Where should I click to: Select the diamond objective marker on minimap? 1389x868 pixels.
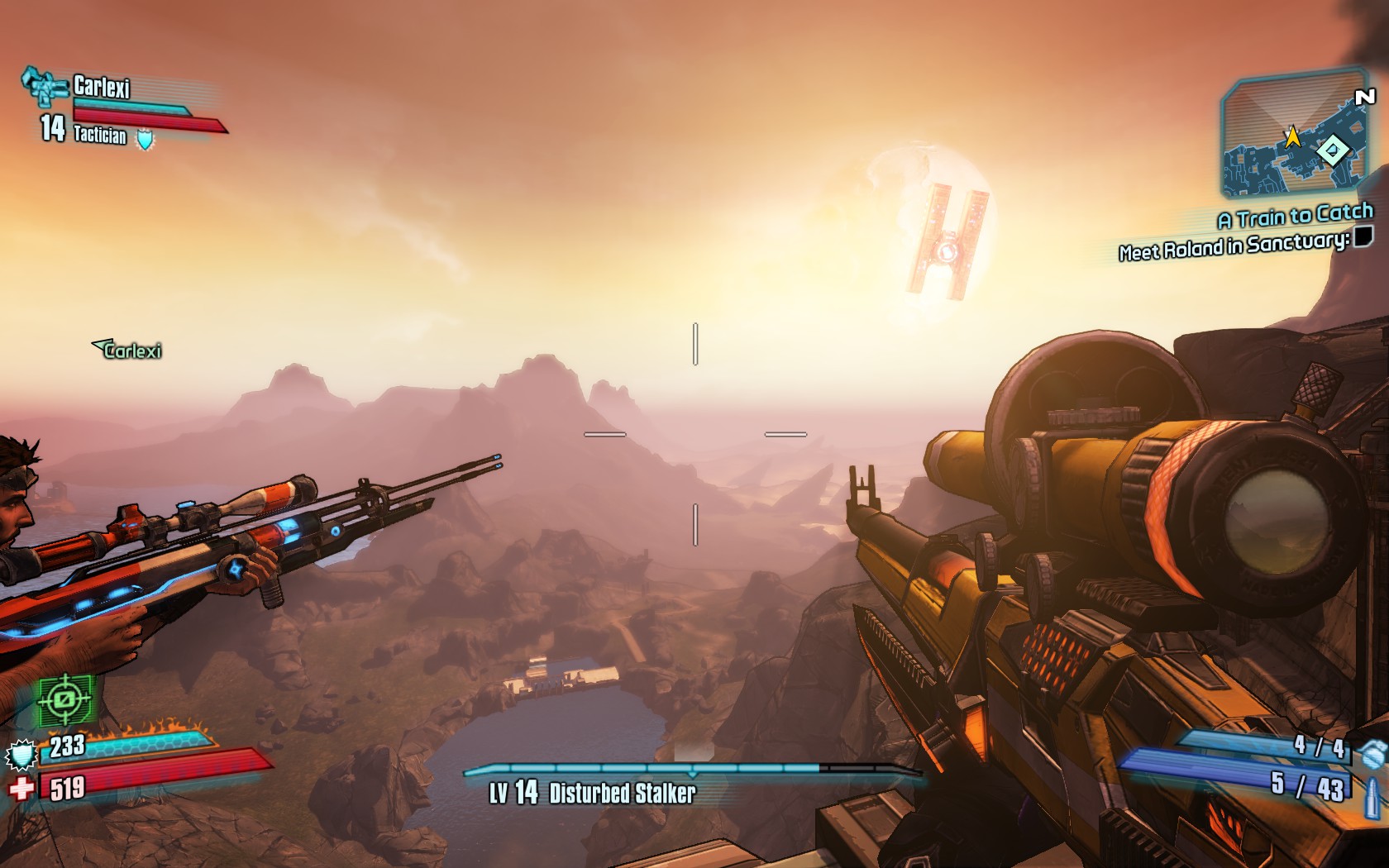(1332, 150)
